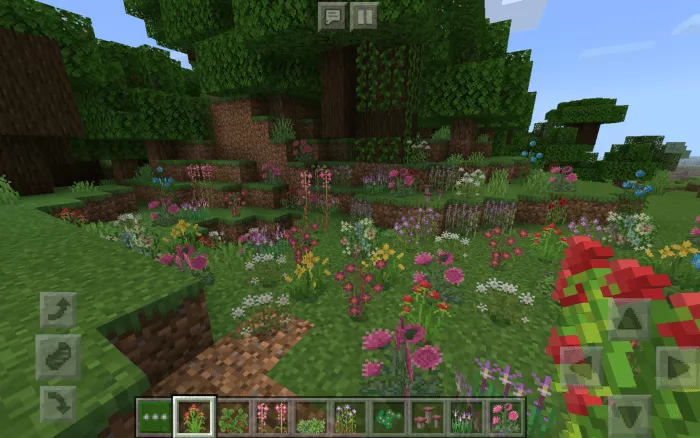
Task: Tap the strafe right arrow
Action: pos(677,366)
